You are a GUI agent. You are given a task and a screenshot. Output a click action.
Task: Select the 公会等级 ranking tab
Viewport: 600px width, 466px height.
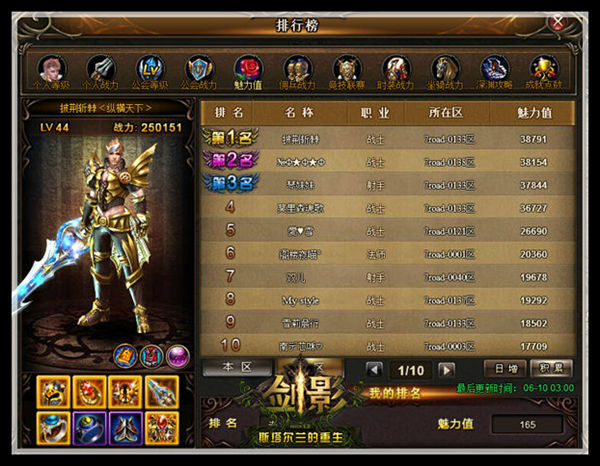point(149,70)
